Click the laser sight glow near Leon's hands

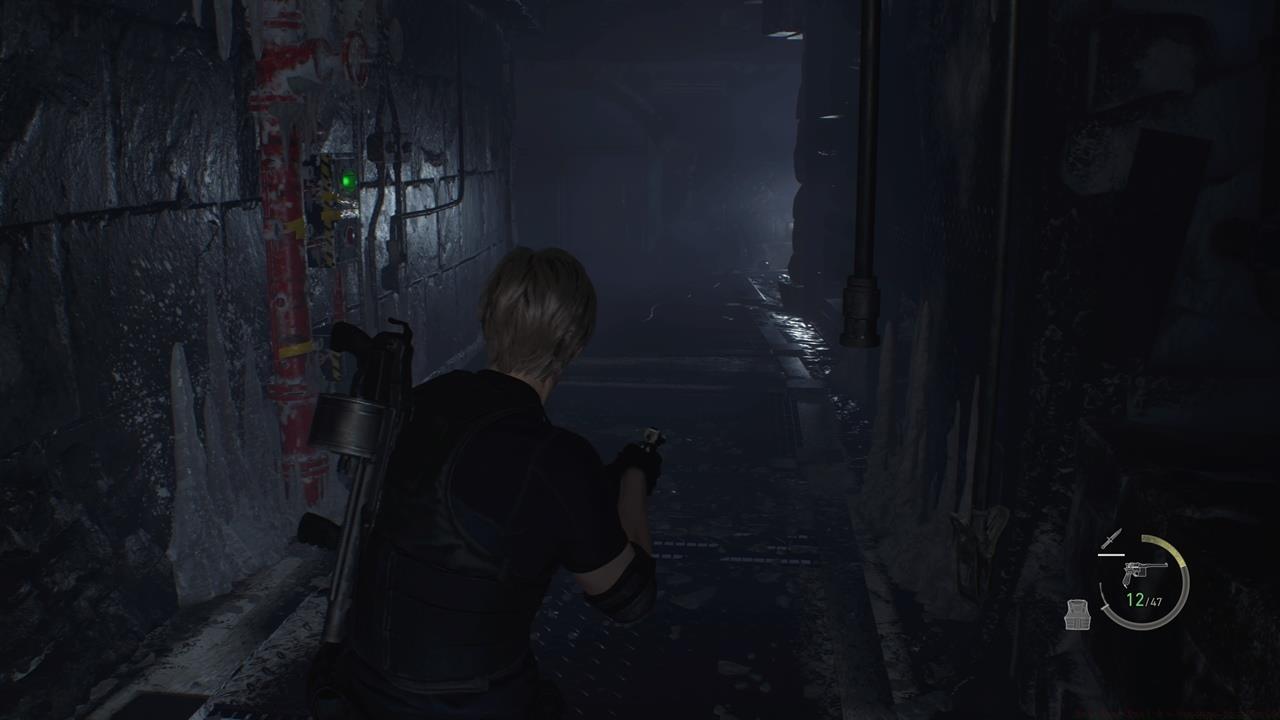pyautogui.click(x=650, y=437)
